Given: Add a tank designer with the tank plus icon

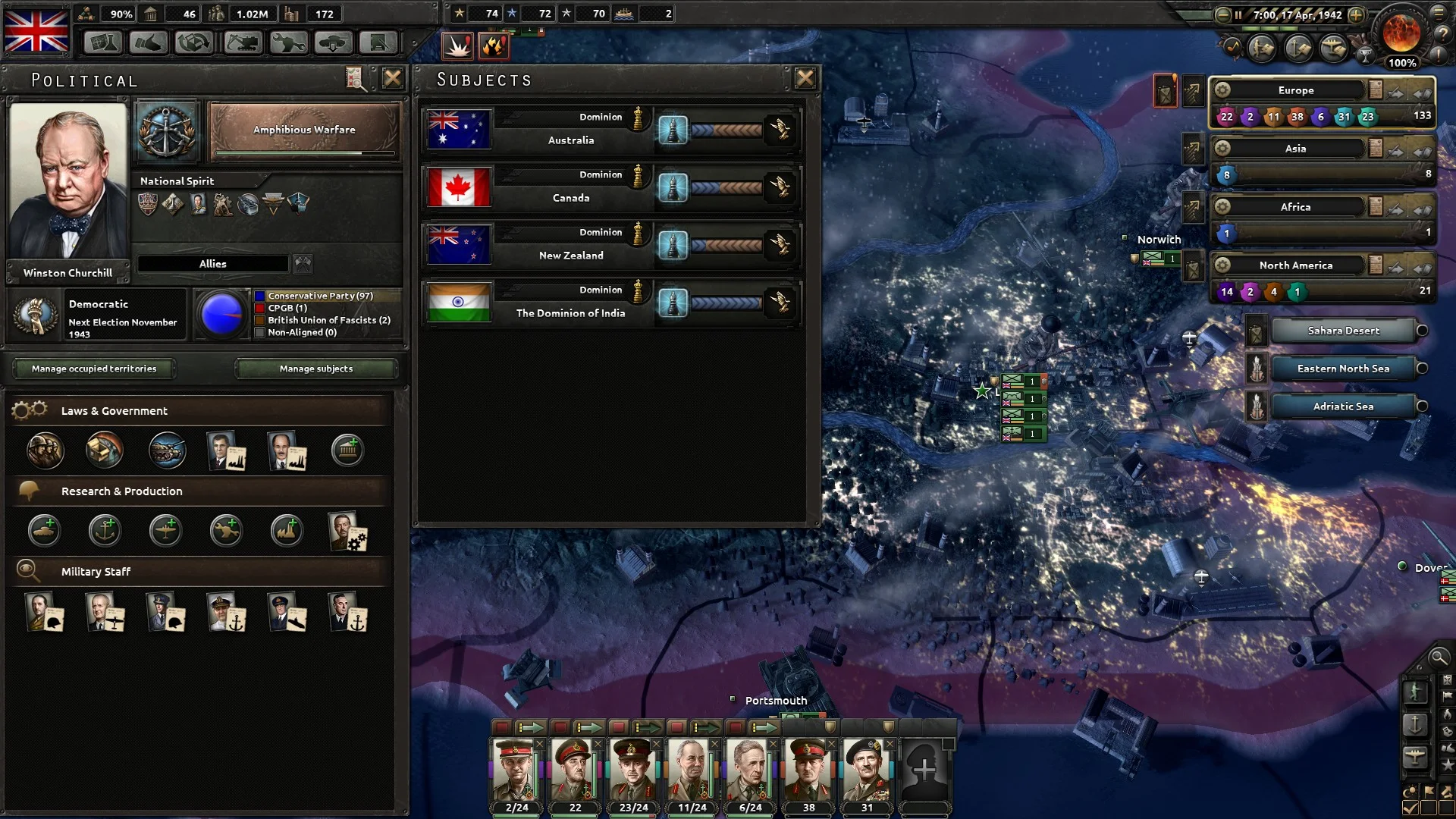Looking at the screenshot, I should (x=45, y=530).
